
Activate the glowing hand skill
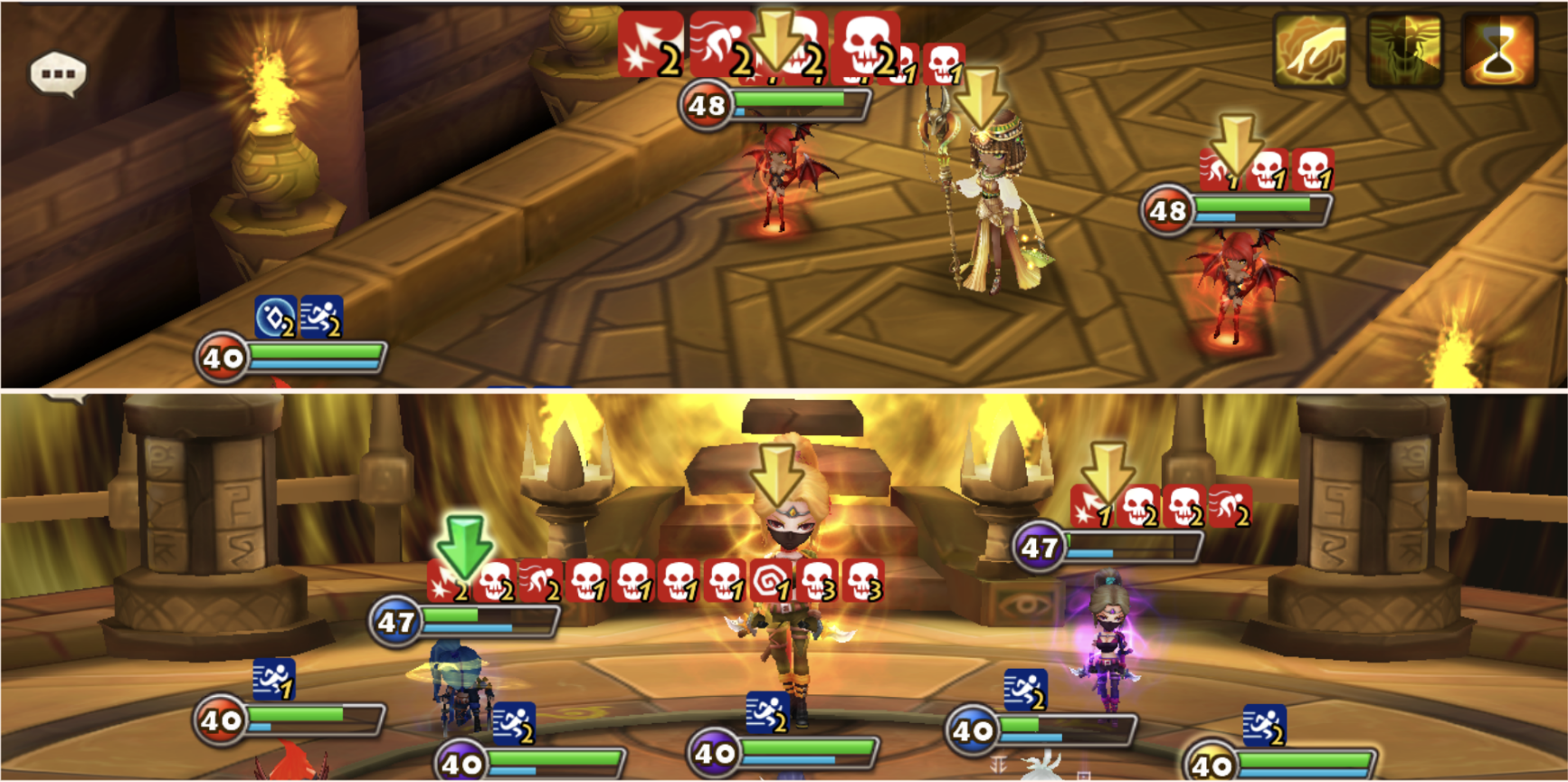1309,50
